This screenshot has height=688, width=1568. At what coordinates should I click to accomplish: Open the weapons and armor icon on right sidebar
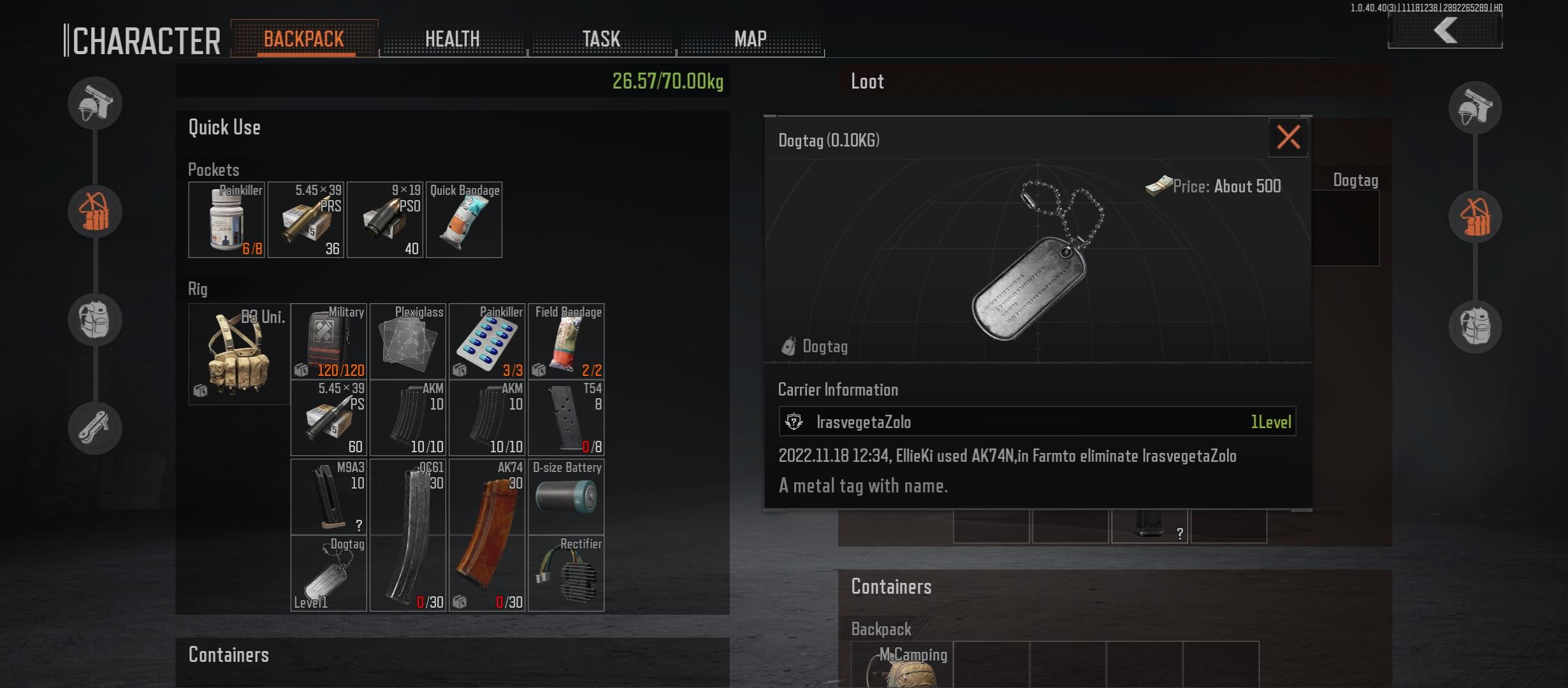point(1476,108)
